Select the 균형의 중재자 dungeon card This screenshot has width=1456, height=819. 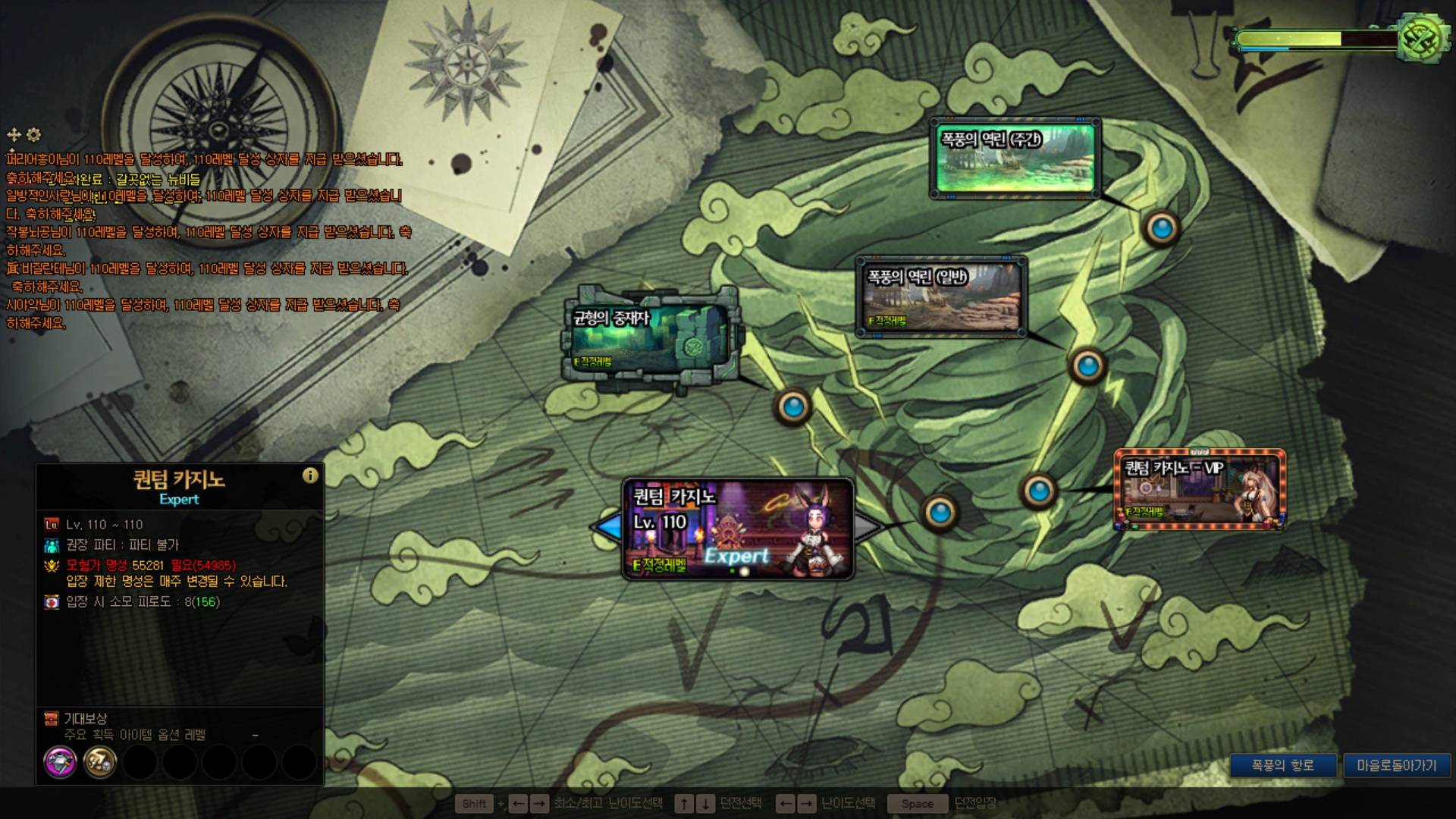coord(650,339)
